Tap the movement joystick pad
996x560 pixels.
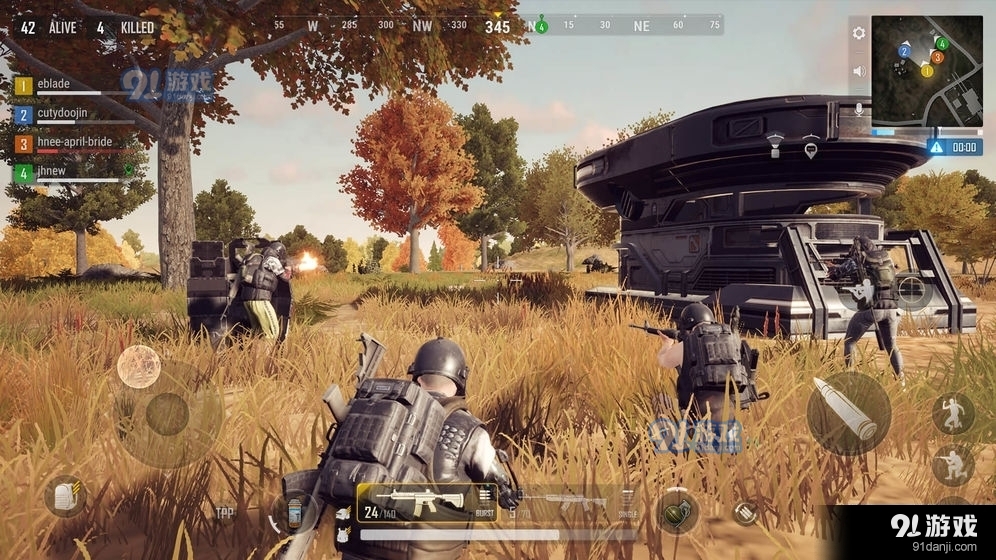166,413
